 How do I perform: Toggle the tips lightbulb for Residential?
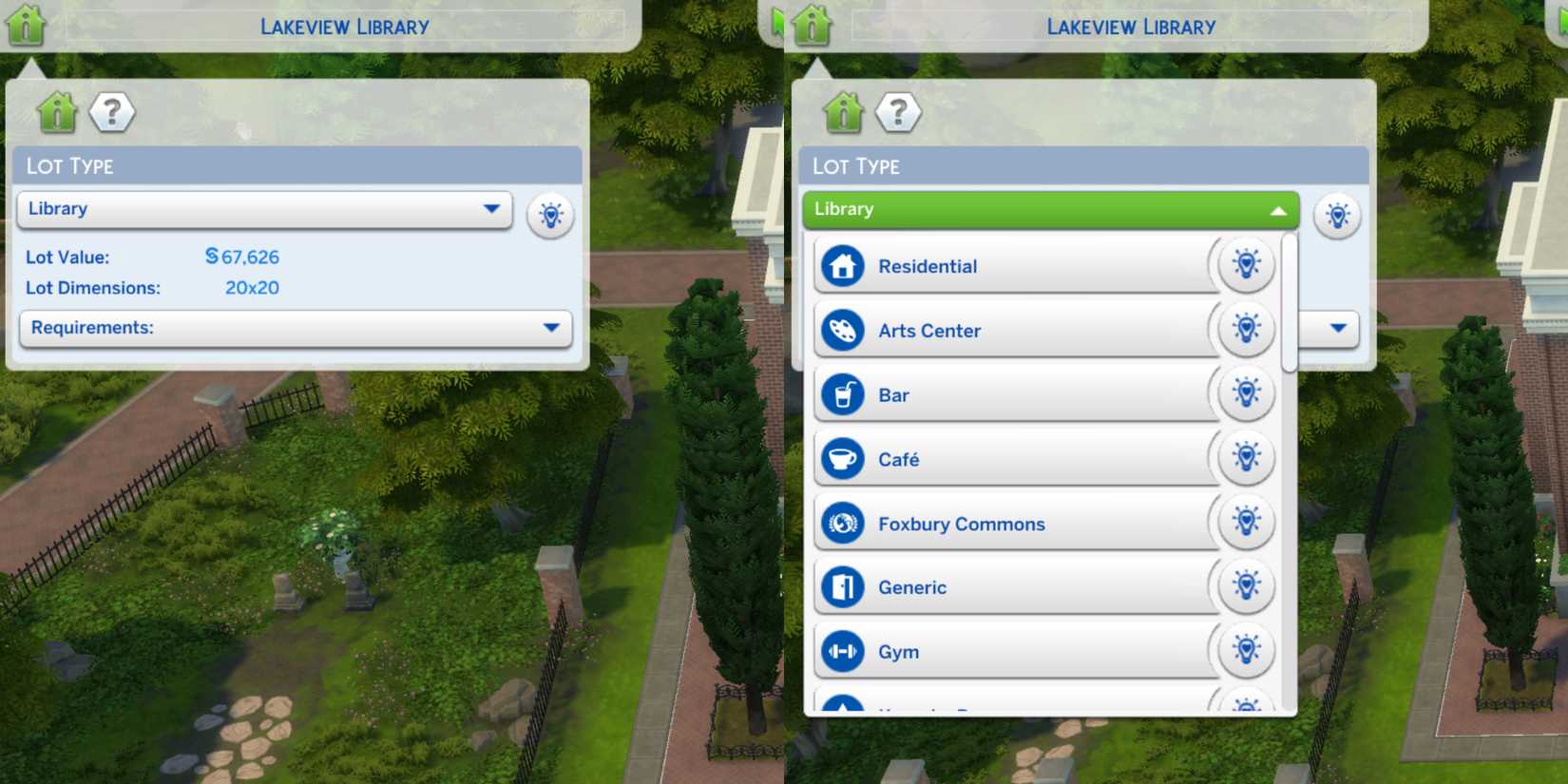pos(1246,265)
